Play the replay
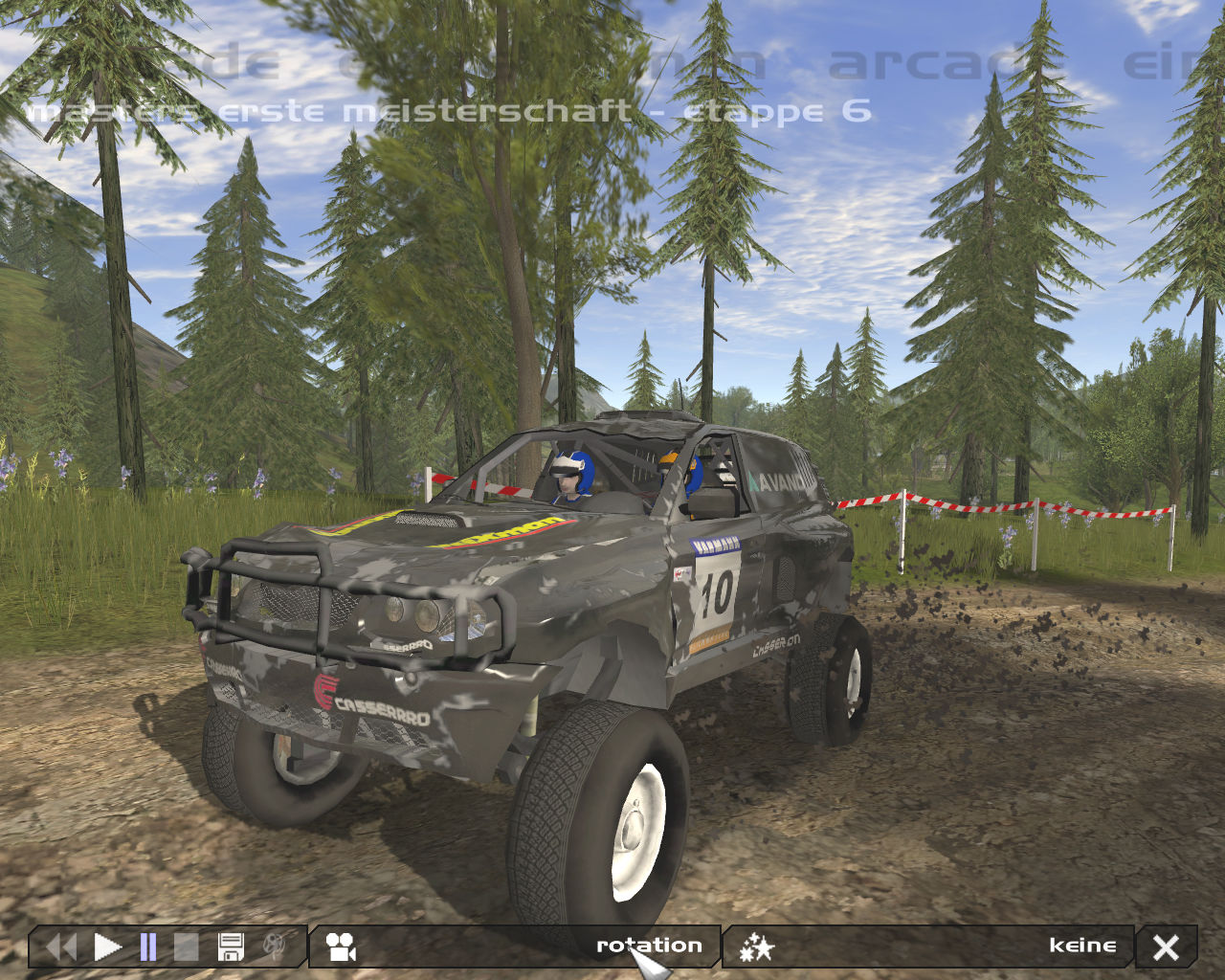1225x980 pixels. coord(107,947)
